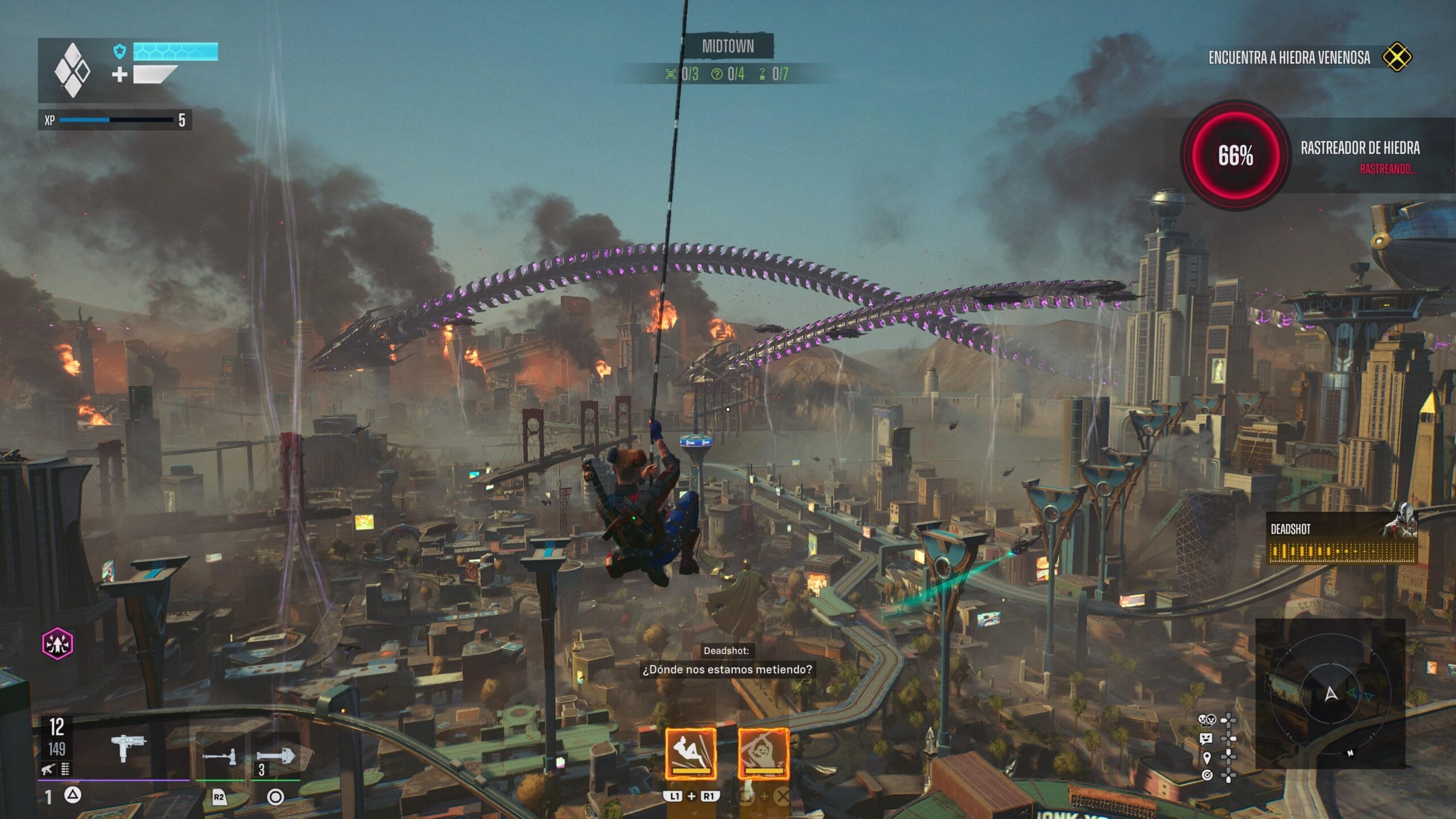Open the Rastreador de Hiedra 66% tracker
The width and height of the screenshot is (1456, 819).
tap(1235, 155)
